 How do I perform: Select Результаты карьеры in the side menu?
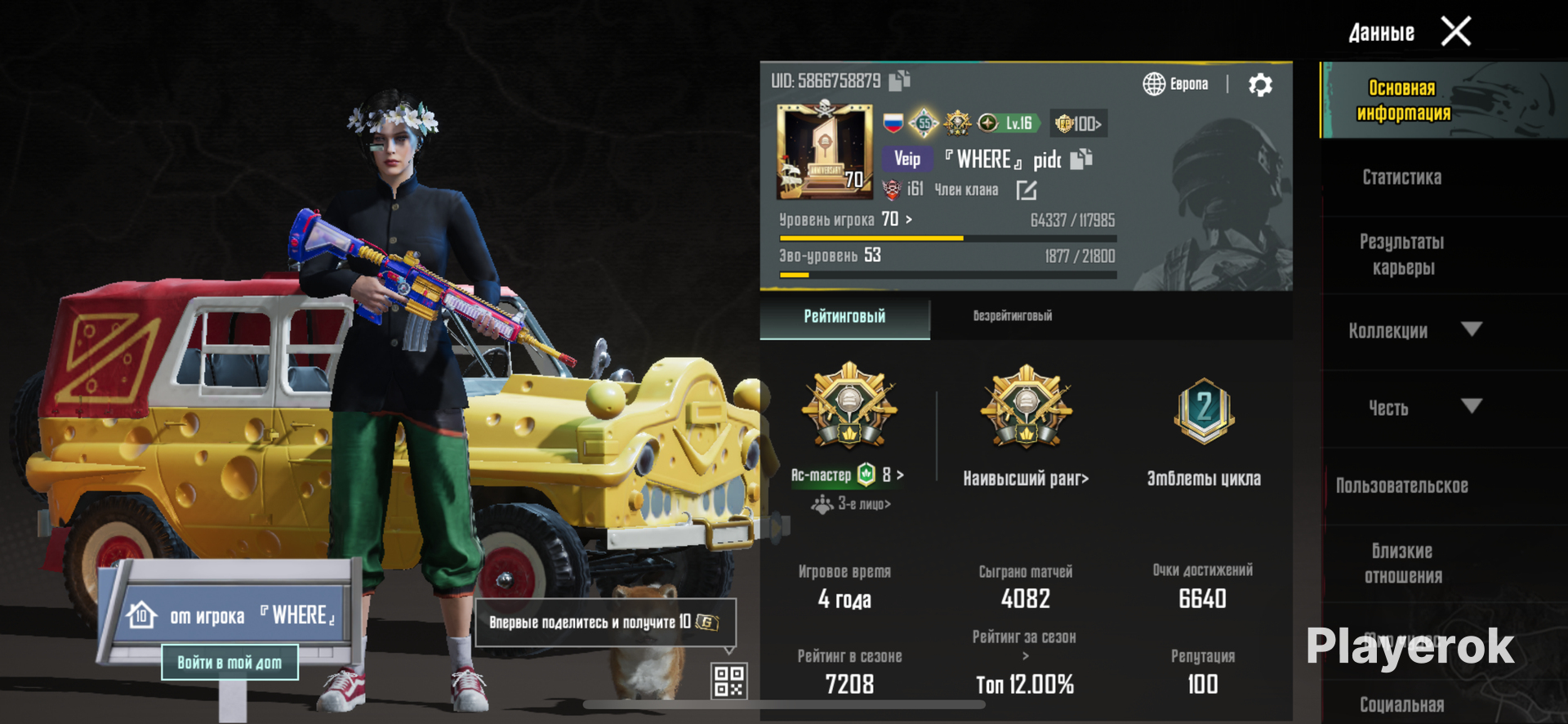pyautogui.click(x=1401, y=255)
